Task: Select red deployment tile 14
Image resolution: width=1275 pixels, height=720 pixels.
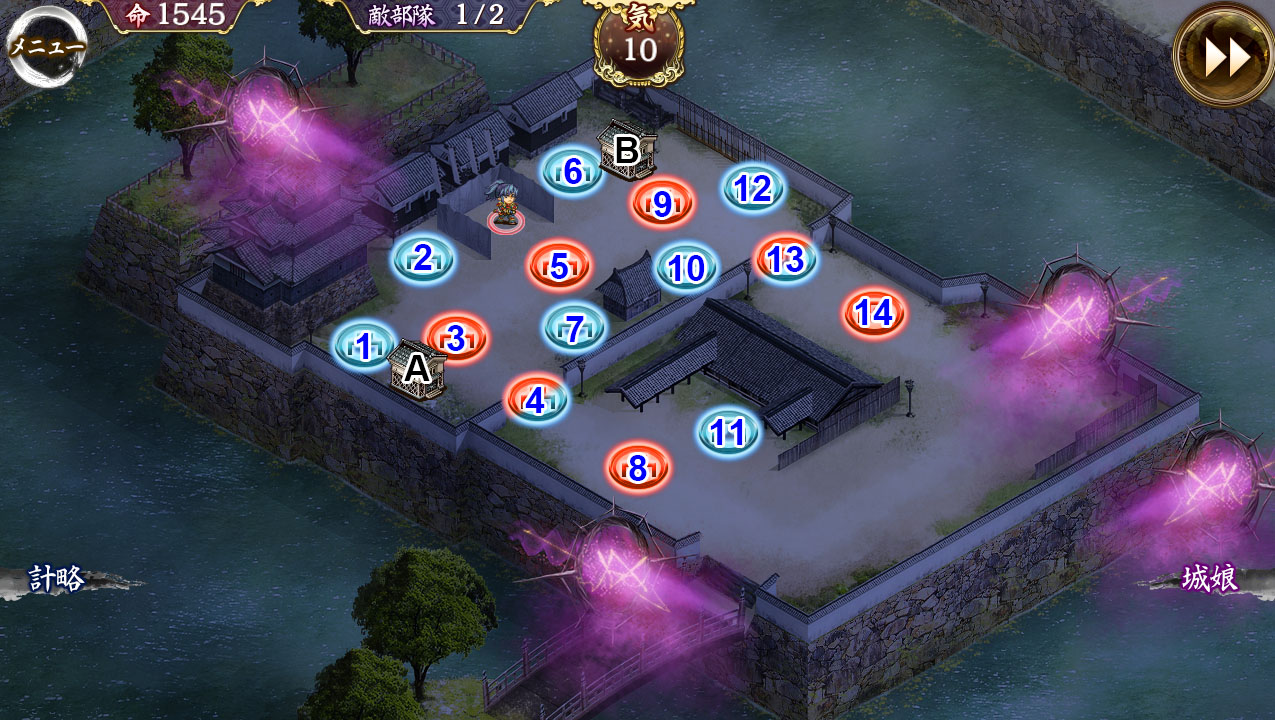Action: coord(874,313)
